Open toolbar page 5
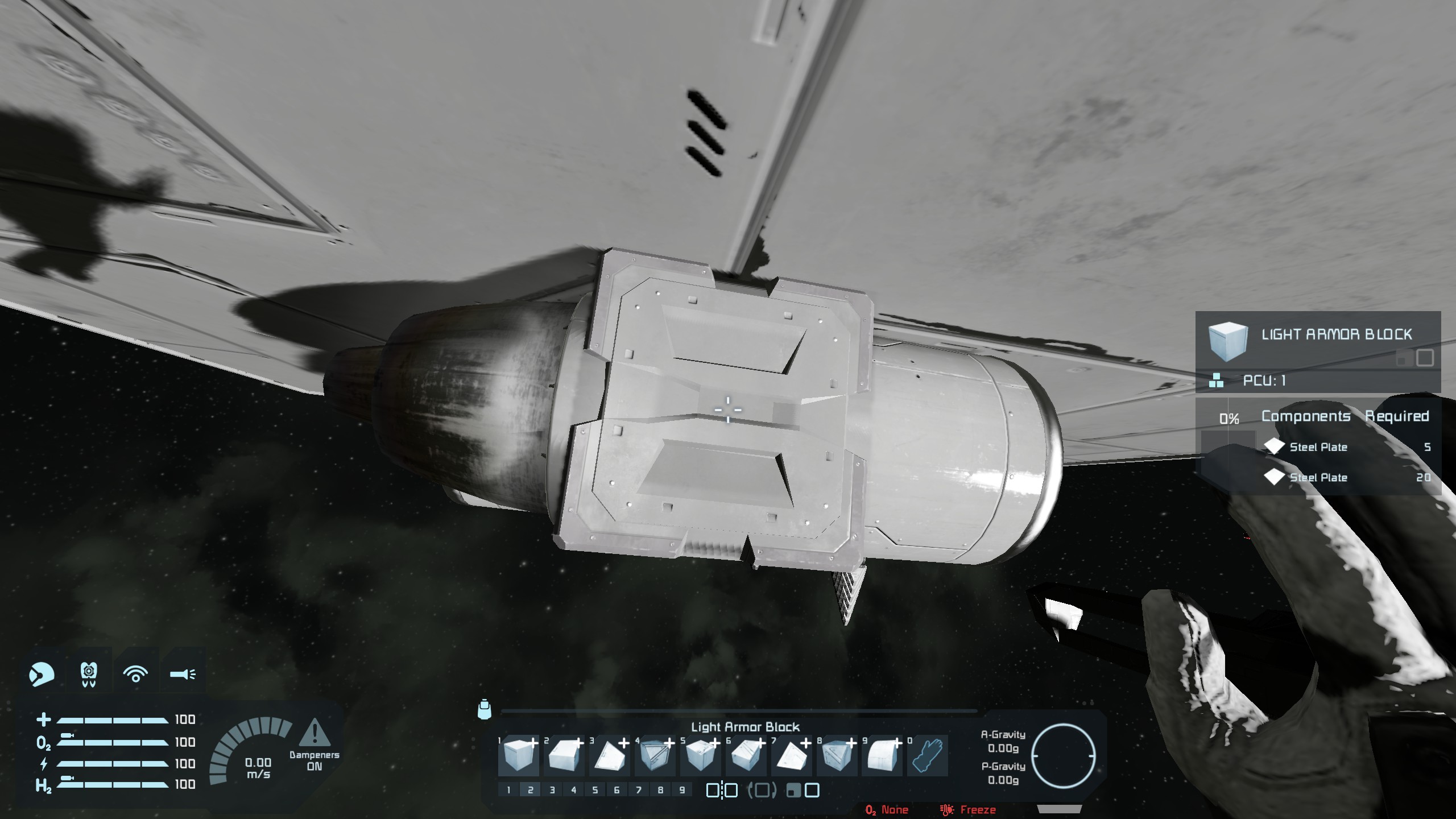Screen dimensions: 1456x819 [595, 790]
